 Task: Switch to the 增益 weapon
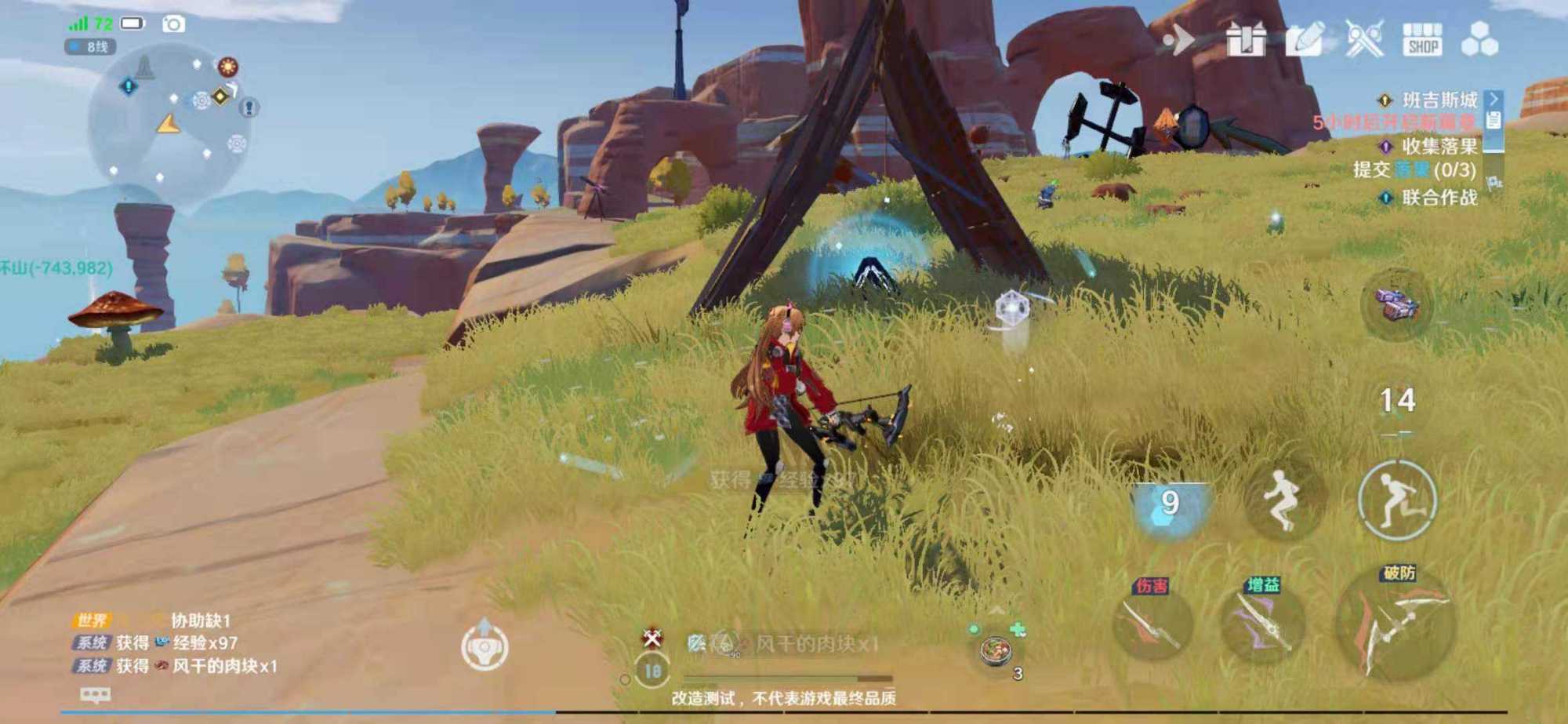point(1262,624)
